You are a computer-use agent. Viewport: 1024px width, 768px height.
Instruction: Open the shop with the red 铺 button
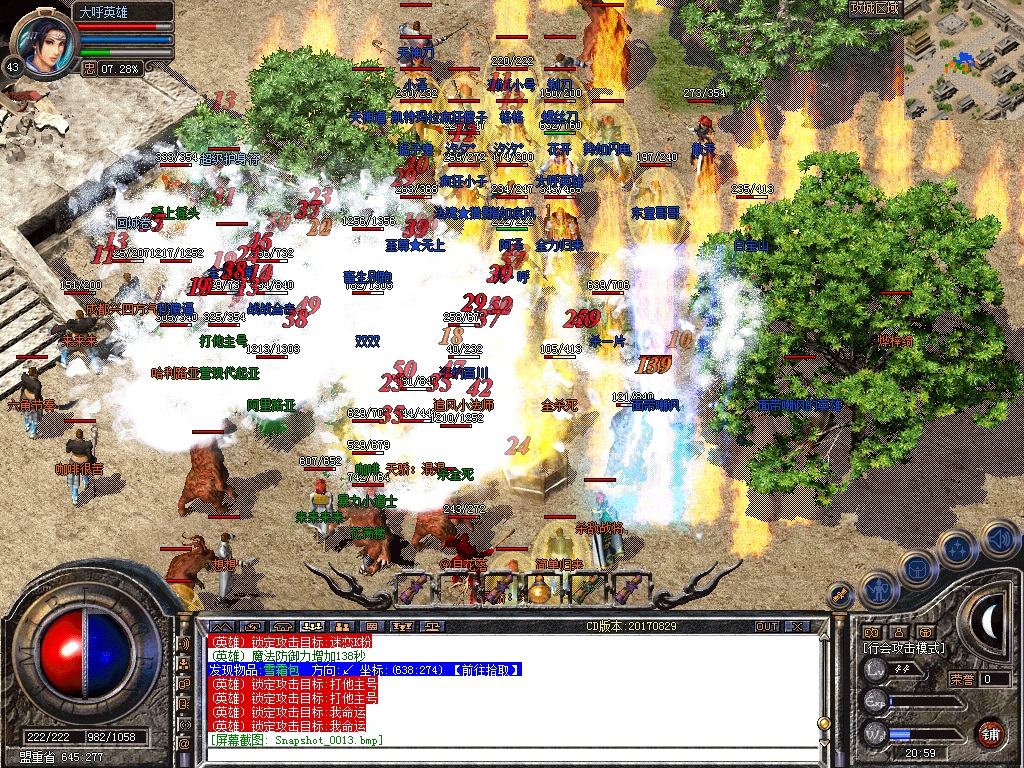tap(990, 732)
